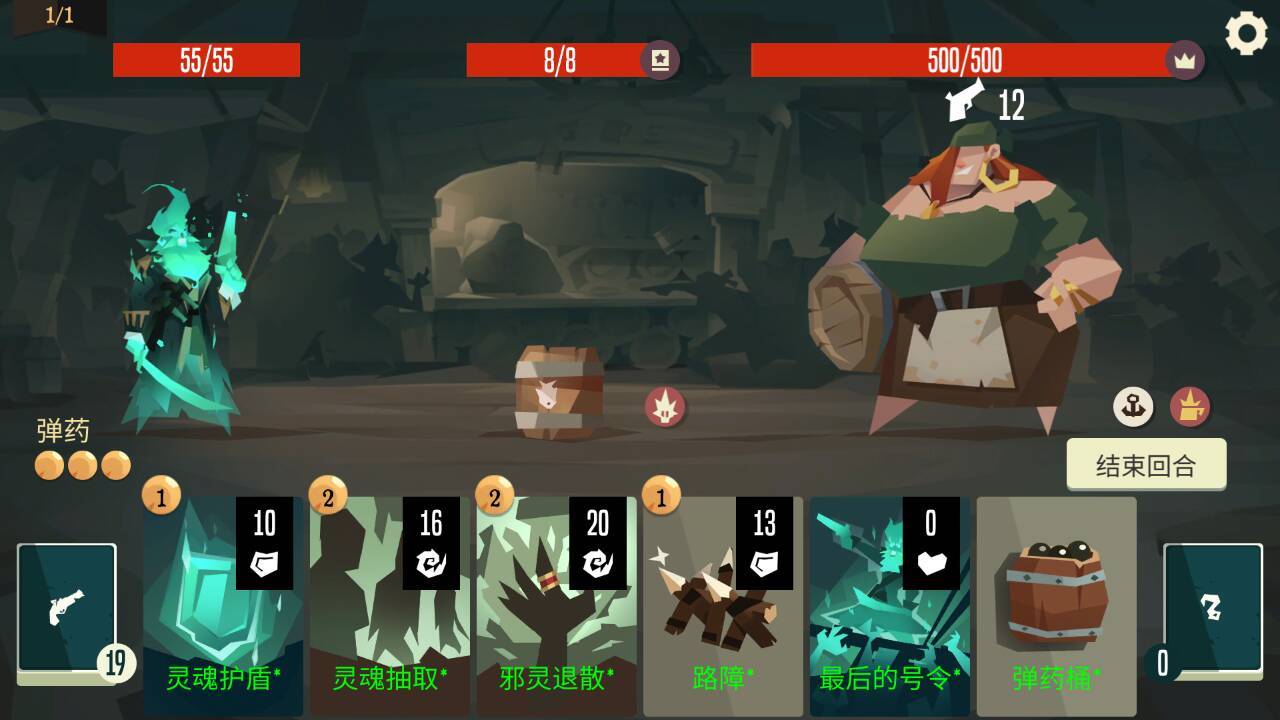Select the 灵魂抽取 card
The image size is (1280, 720).
(390, 600)
